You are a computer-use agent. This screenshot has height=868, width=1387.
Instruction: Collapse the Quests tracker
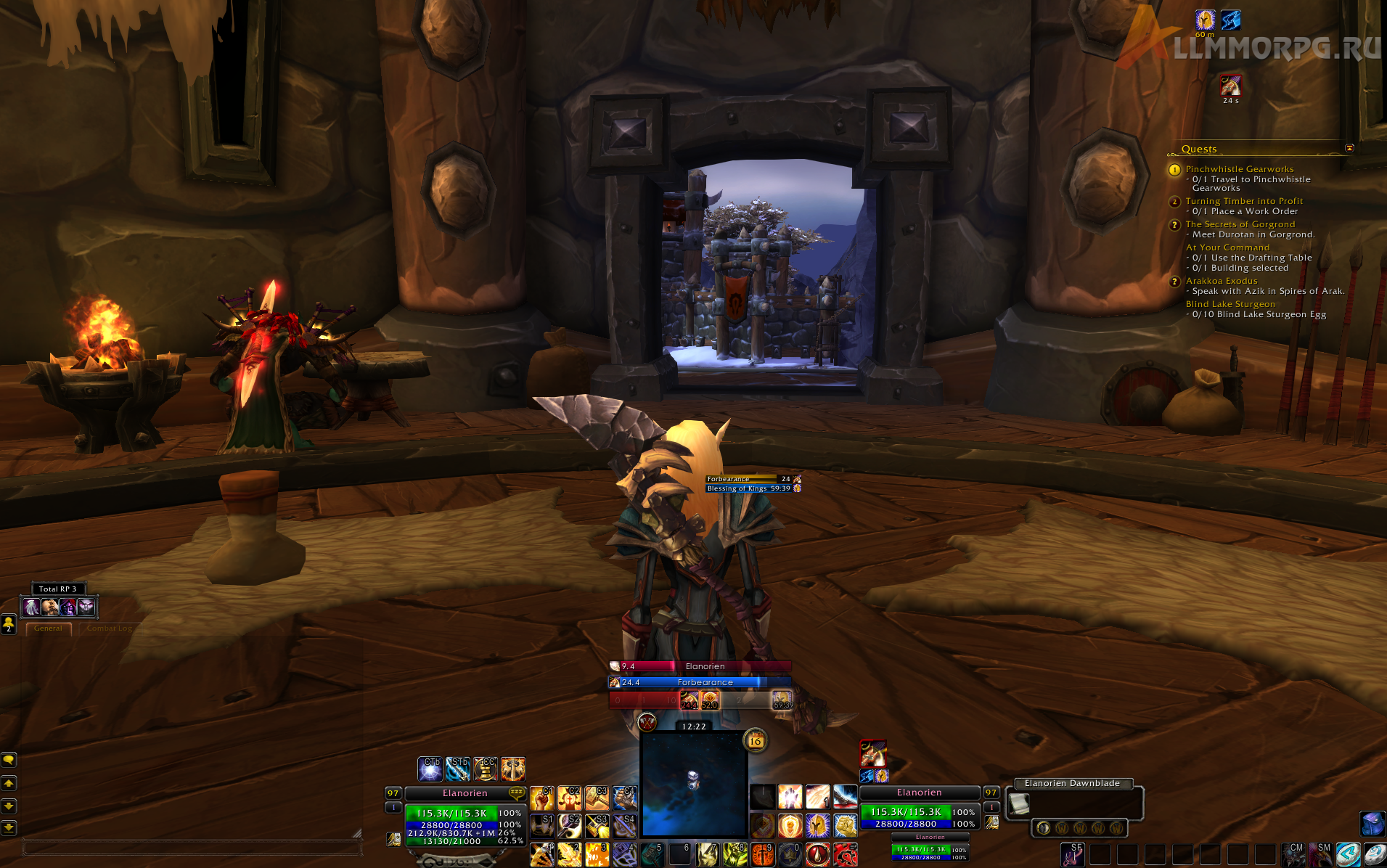coord(1349,148)
